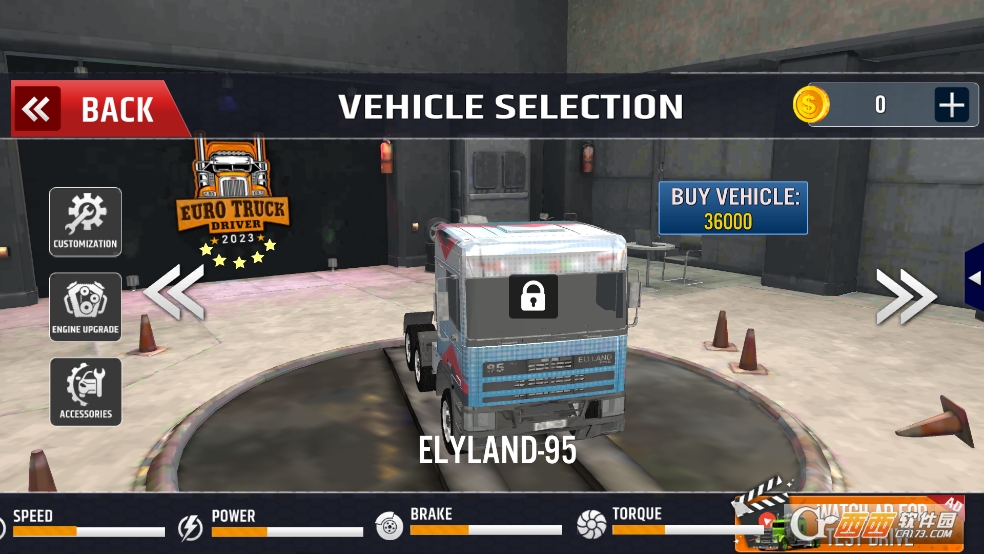Add coins with the plus button
This screenshot has width=984, height=554.
pos(951,104)
